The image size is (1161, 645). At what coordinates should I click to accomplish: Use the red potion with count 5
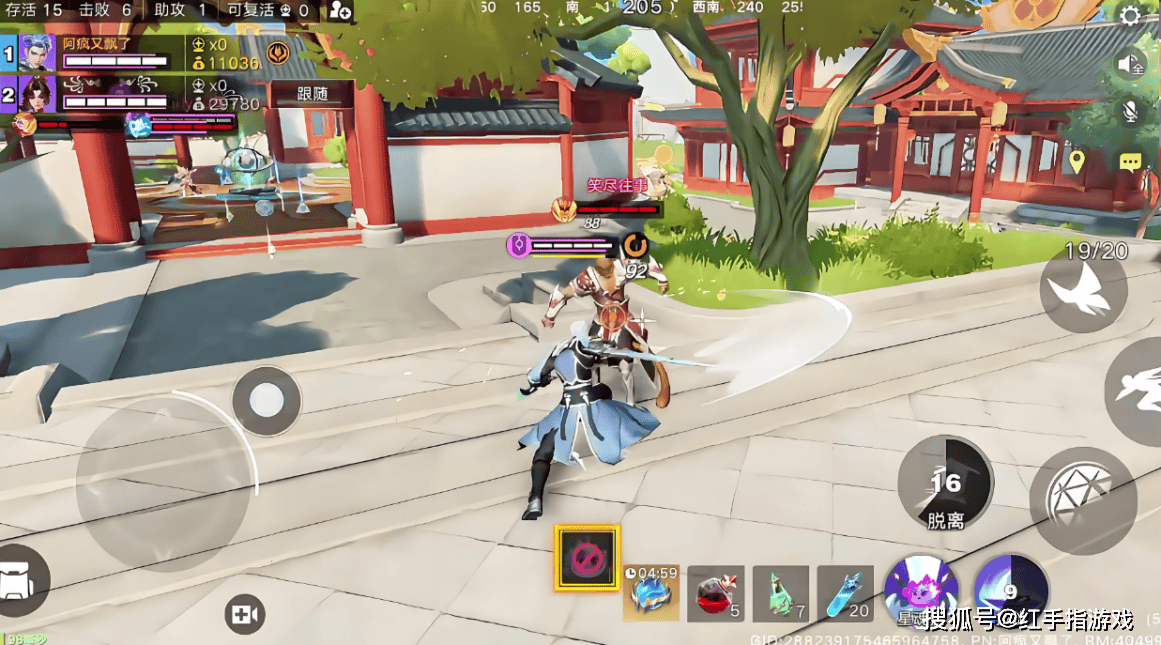[716, 593]
